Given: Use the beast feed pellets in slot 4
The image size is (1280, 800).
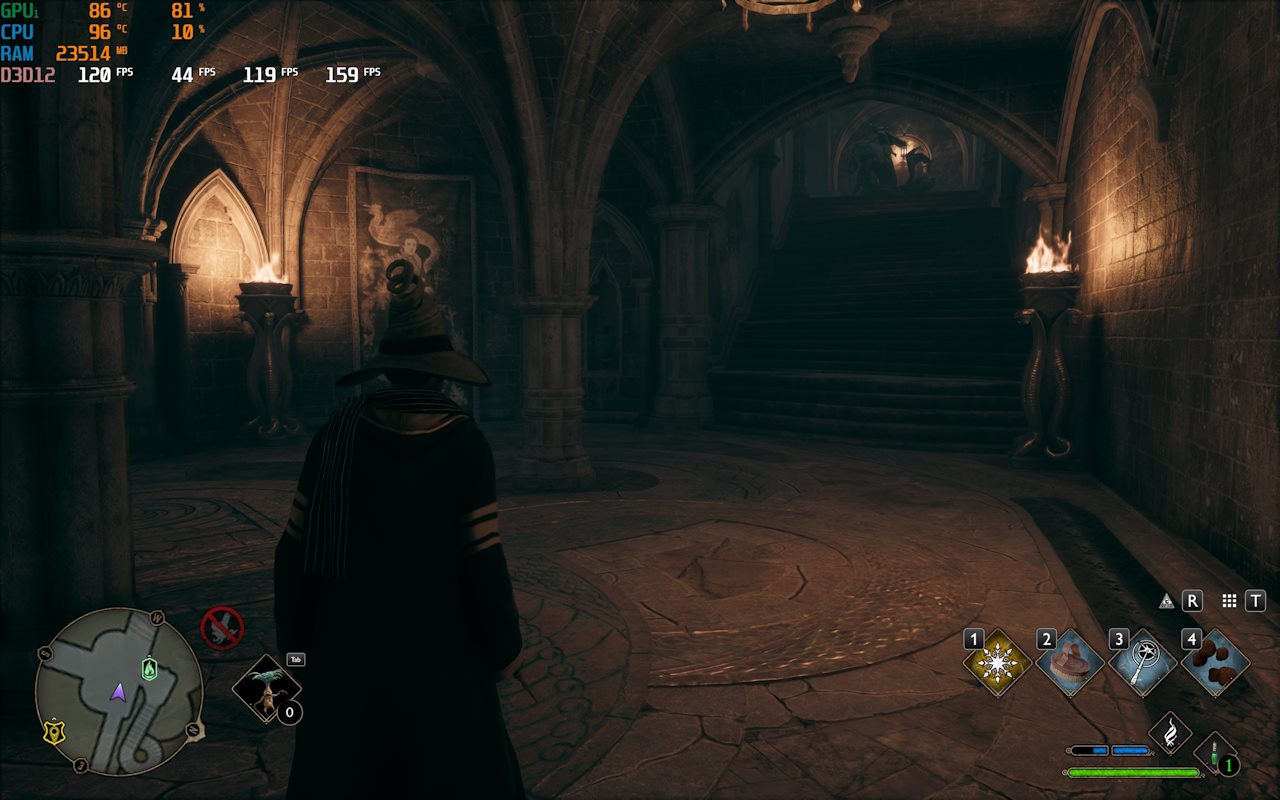Looking at the screenshot, I should 1215,663.
